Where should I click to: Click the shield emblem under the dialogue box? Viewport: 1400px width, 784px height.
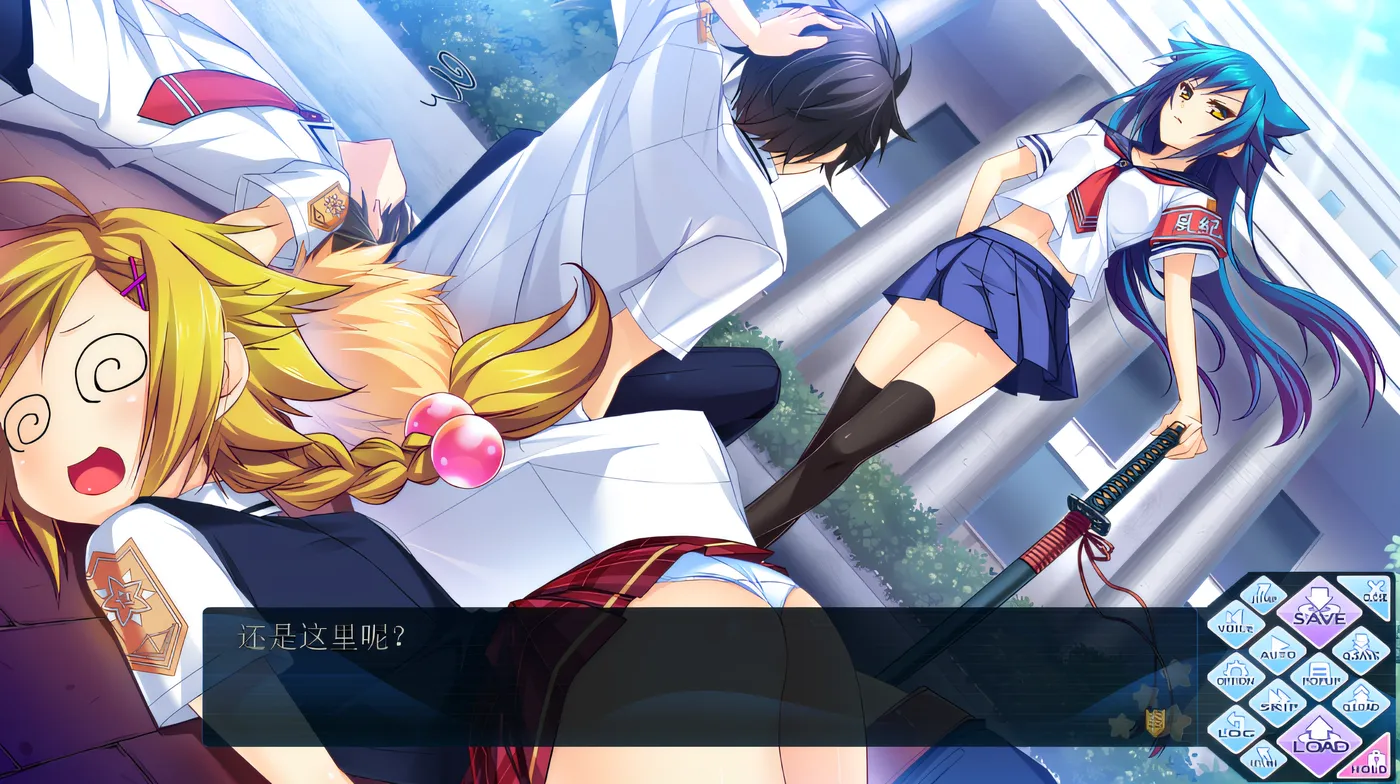[x=1154, y=721]
